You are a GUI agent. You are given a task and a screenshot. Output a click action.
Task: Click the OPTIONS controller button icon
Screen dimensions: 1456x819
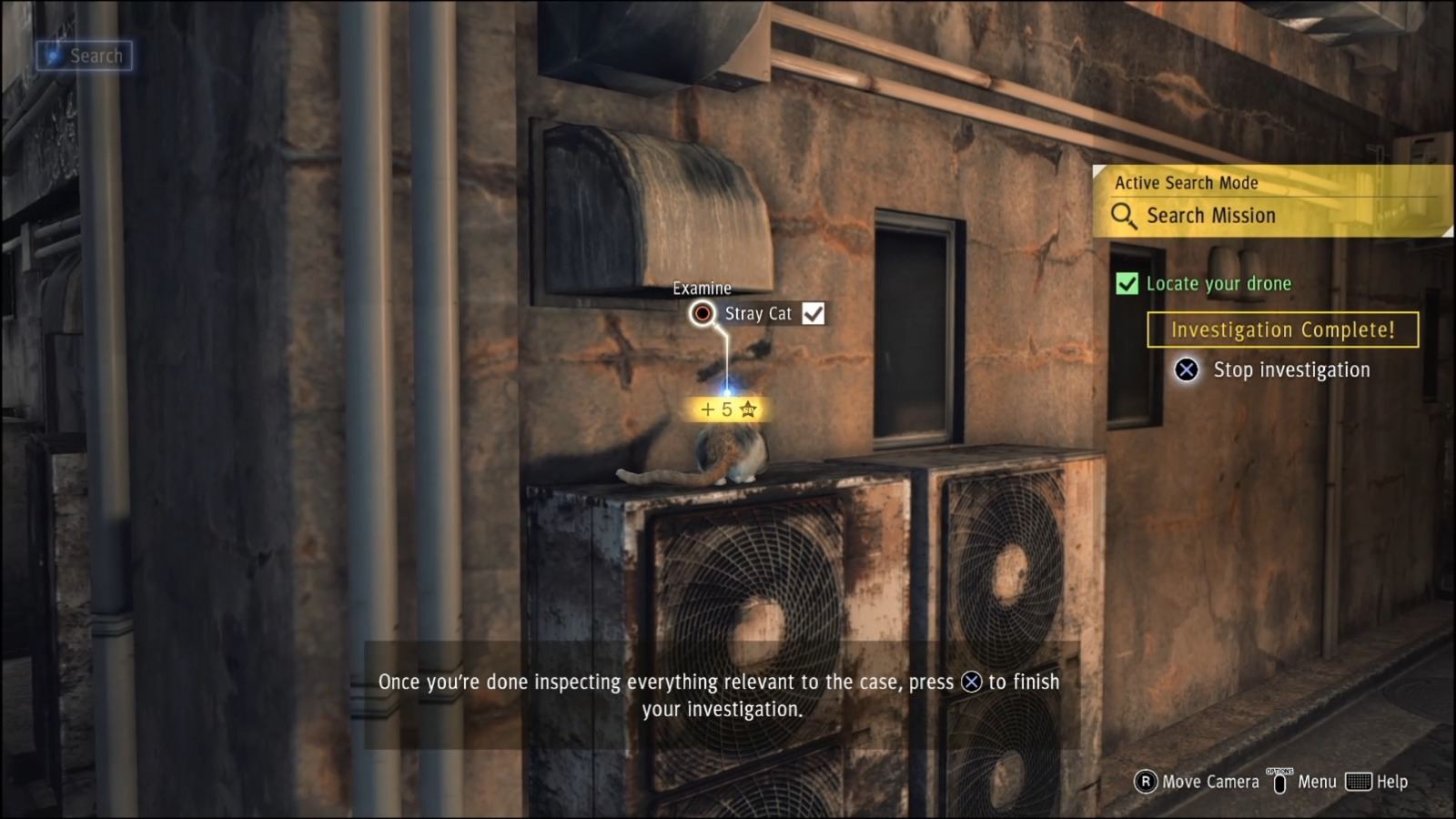click(x=1279, y=781)
